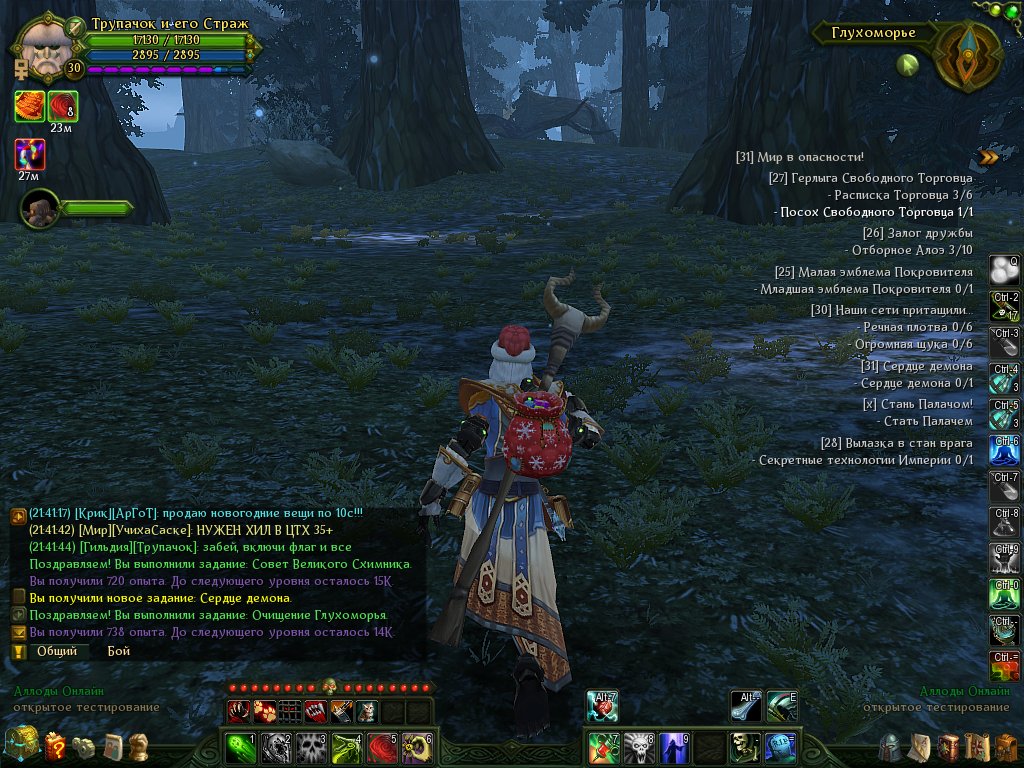Activate the blue hooded figure ability, slot 9

tap(675, 747)
